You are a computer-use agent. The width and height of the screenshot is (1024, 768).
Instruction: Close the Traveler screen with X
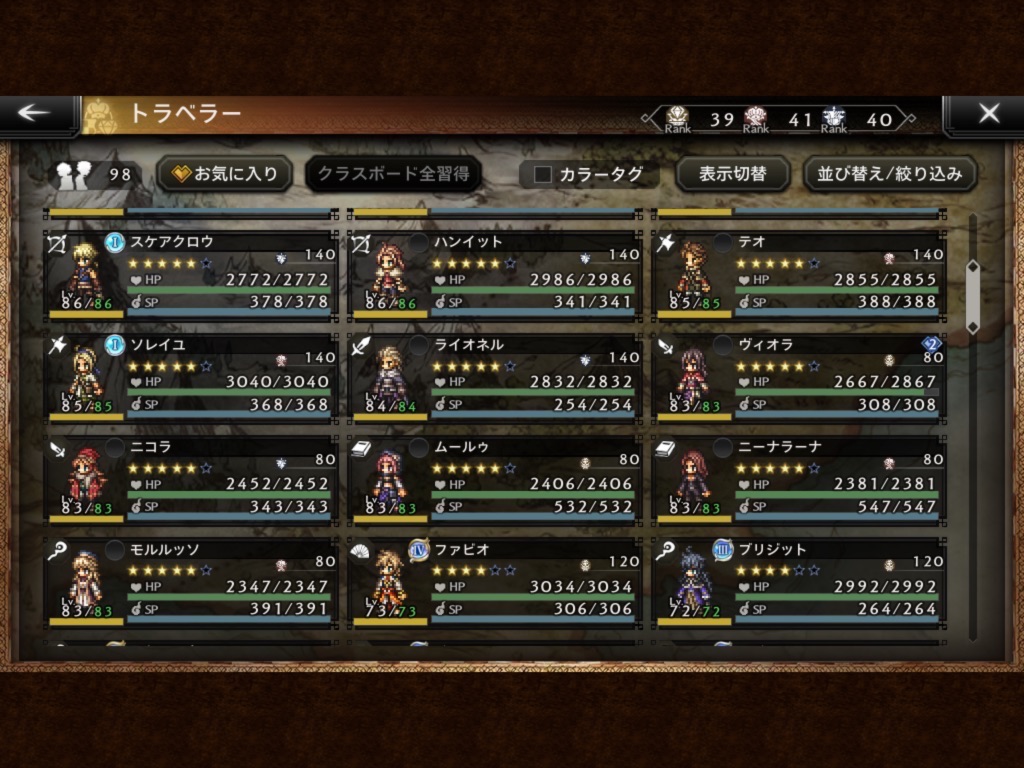986,114
